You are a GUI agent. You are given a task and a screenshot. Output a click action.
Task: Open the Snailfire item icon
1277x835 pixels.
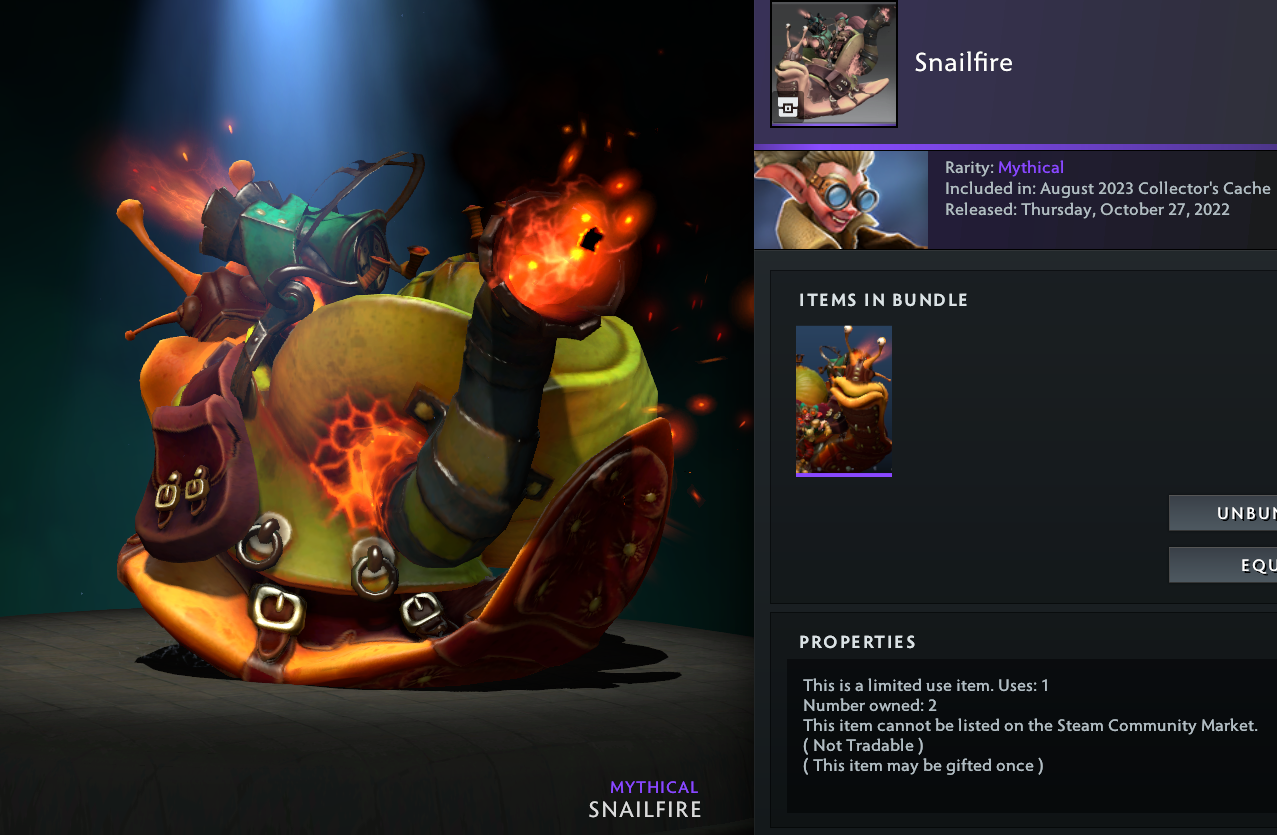834,64
